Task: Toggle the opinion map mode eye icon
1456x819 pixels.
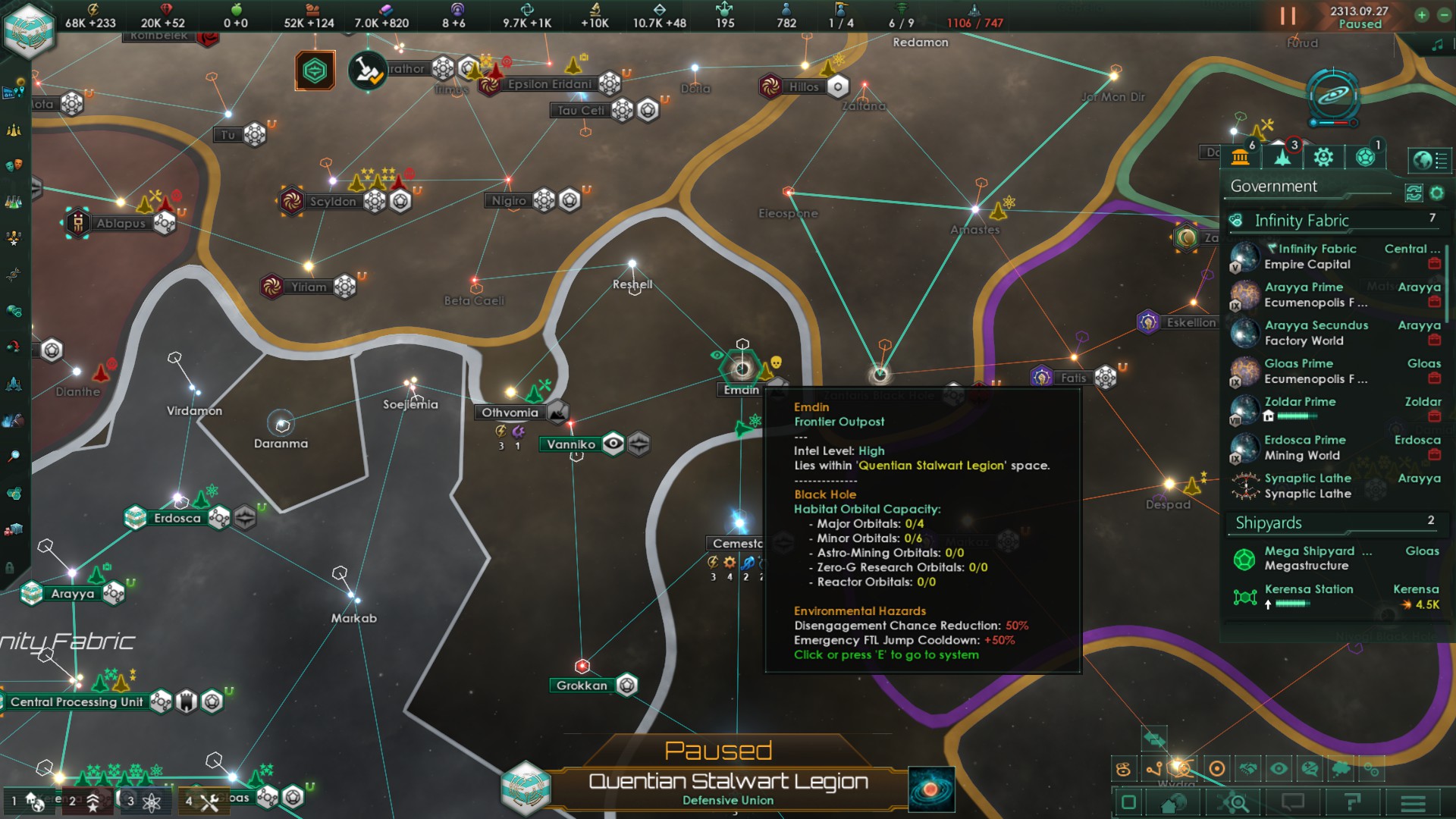Action: coord(1279,768)
